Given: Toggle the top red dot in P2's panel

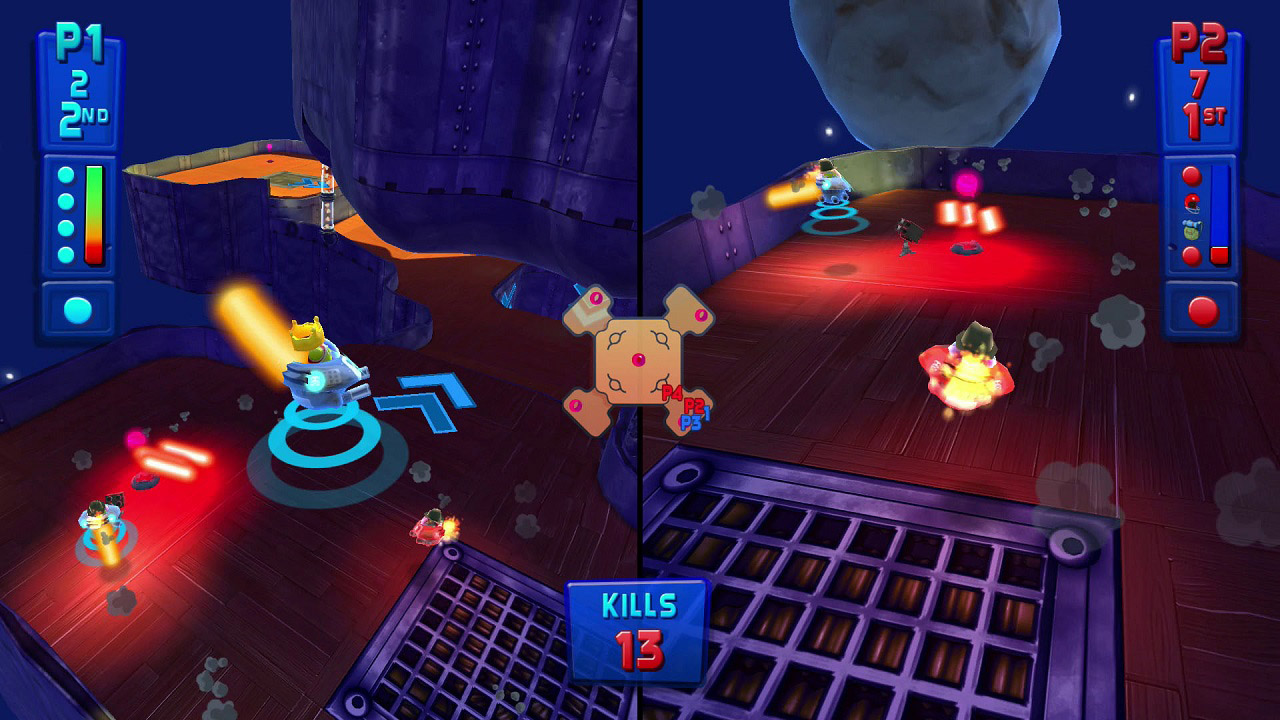Looking at the screenshot, I should (1191, 174).
